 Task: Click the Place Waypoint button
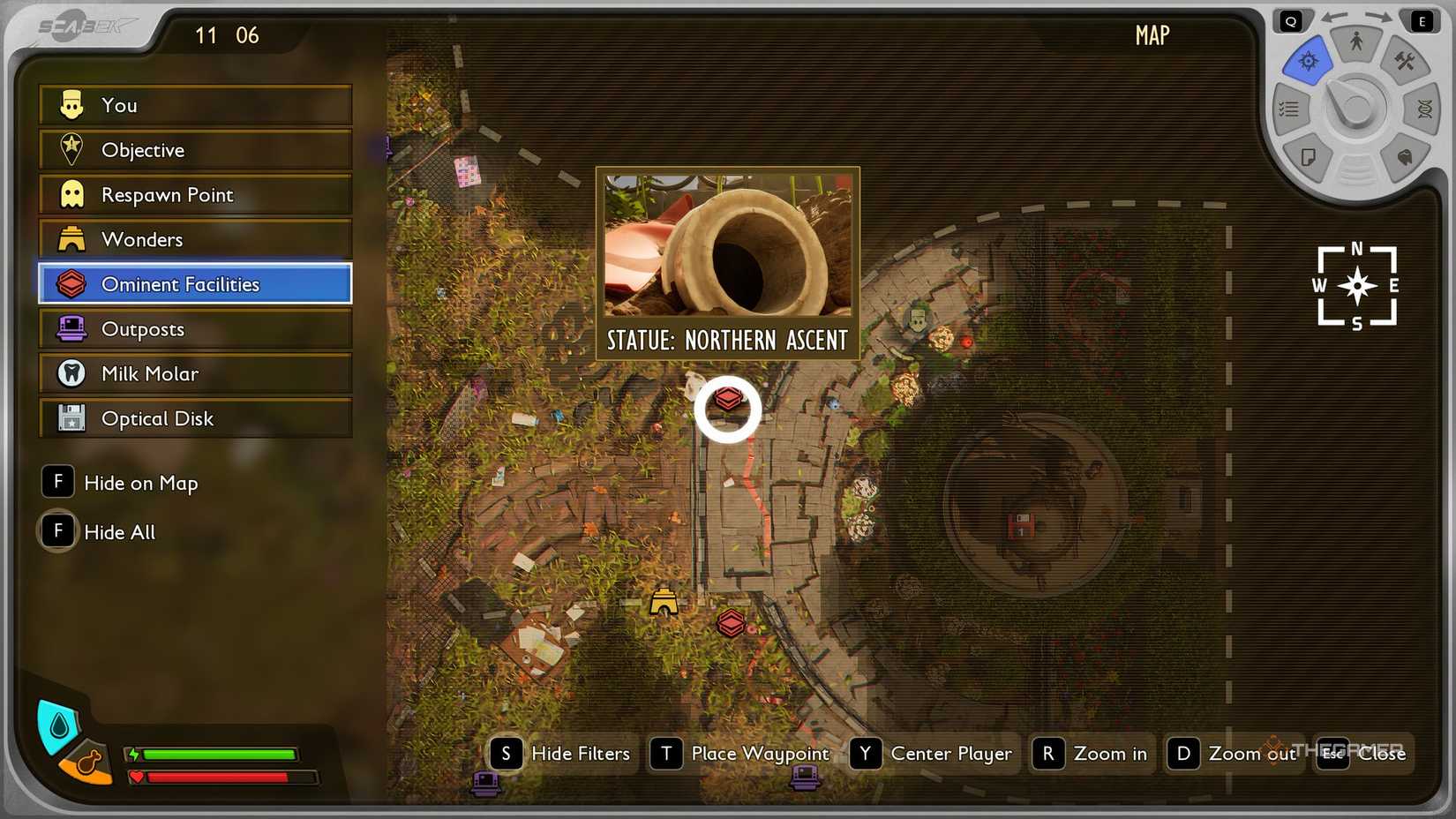pyautogui.click(x=740, y=754)
